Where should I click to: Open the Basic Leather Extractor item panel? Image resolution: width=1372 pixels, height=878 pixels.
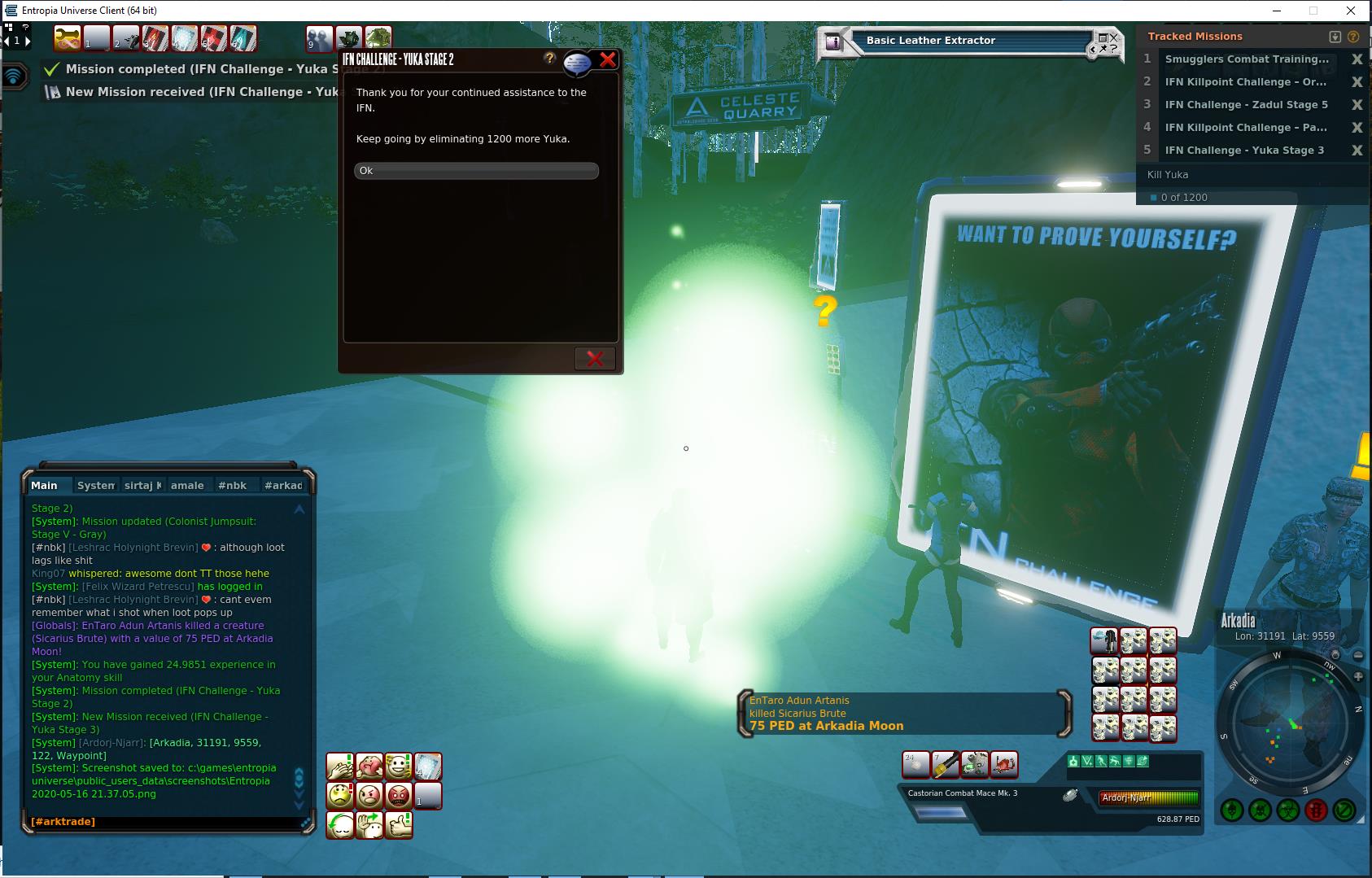tap(930, 41)
